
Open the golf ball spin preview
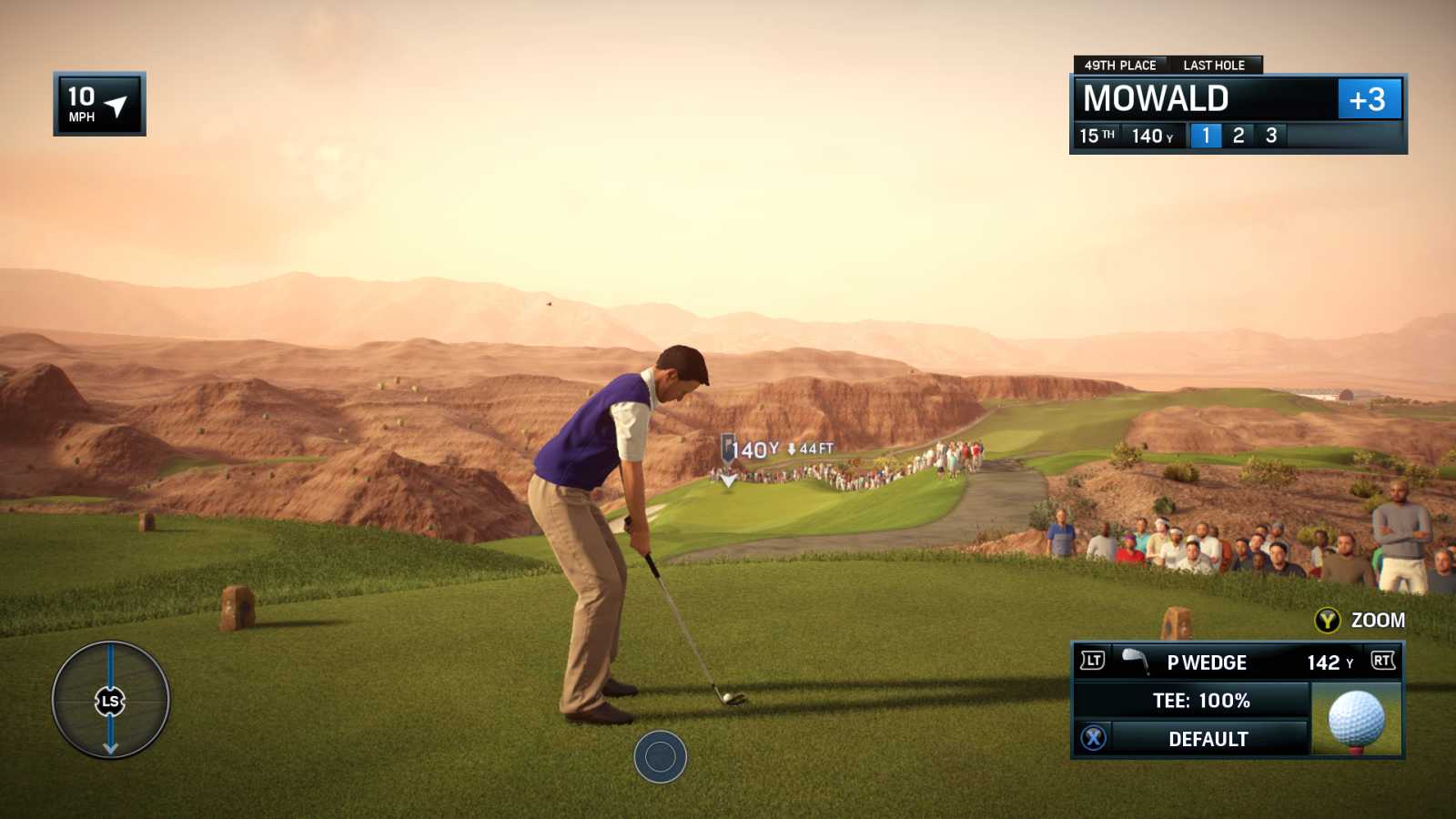(x=1356, y=720)
